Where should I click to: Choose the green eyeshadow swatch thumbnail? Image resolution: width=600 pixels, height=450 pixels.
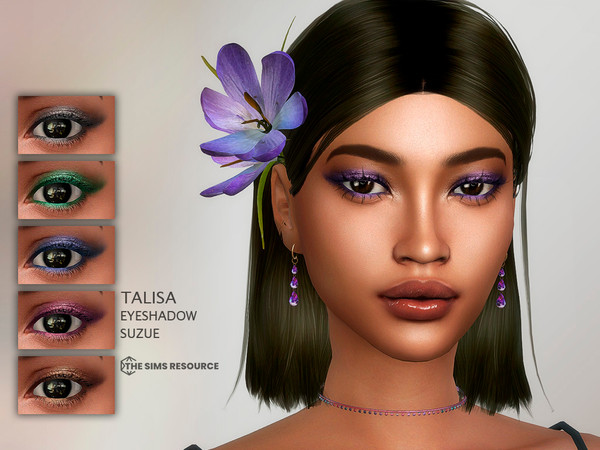66,189
